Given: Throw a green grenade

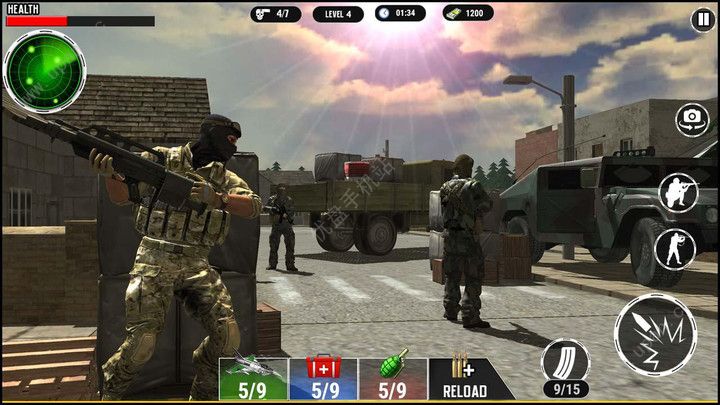Looking at the screenshot, I should click(x=393, y=379).
